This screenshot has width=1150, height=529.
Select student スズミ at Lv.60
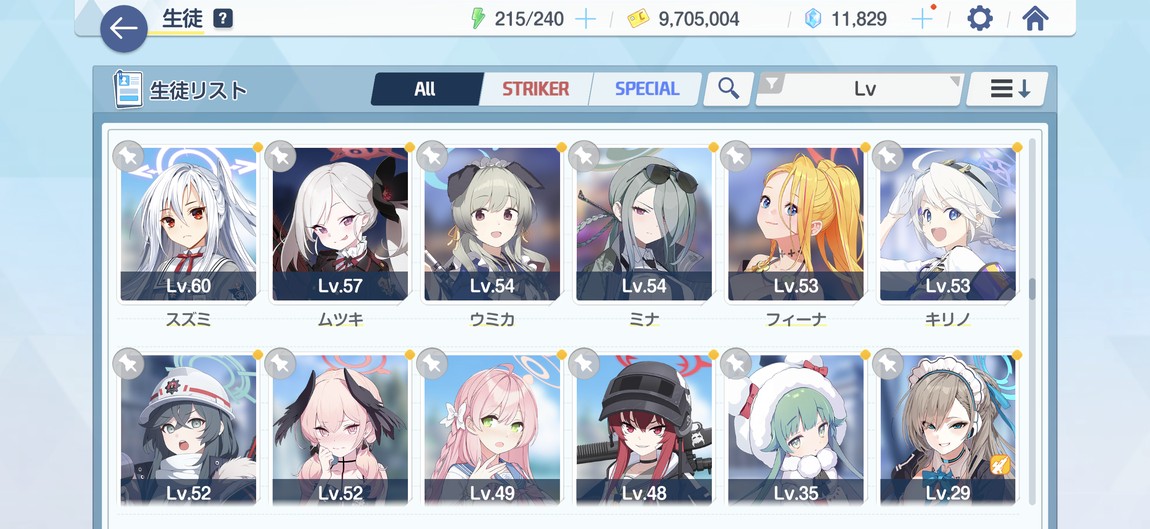(188, 225)
